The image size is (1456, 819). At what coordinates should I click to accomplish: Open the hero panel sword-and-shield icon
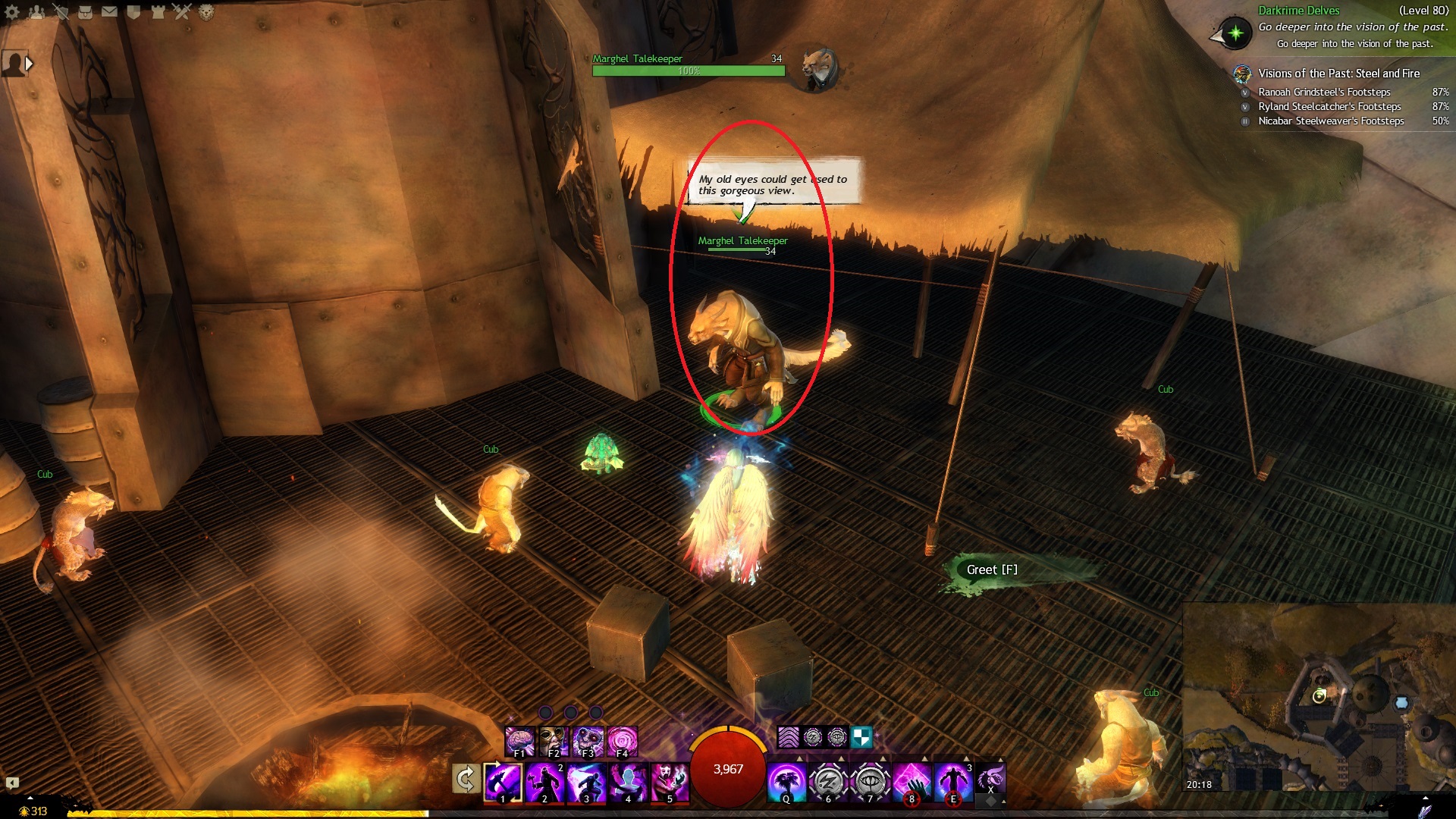coord(61,11)
